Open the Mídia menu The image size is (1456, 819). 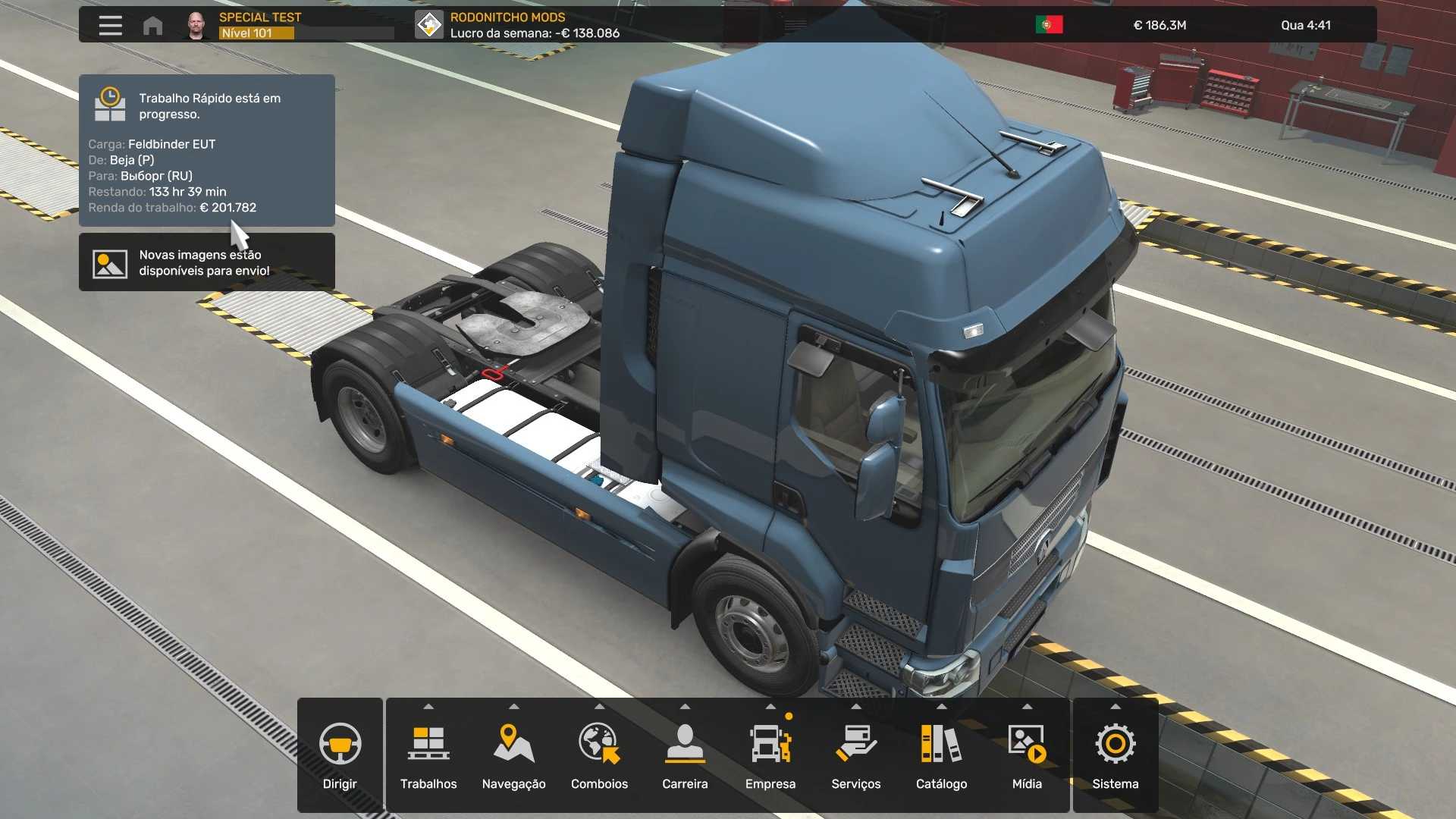click(x=1027, y=755)
